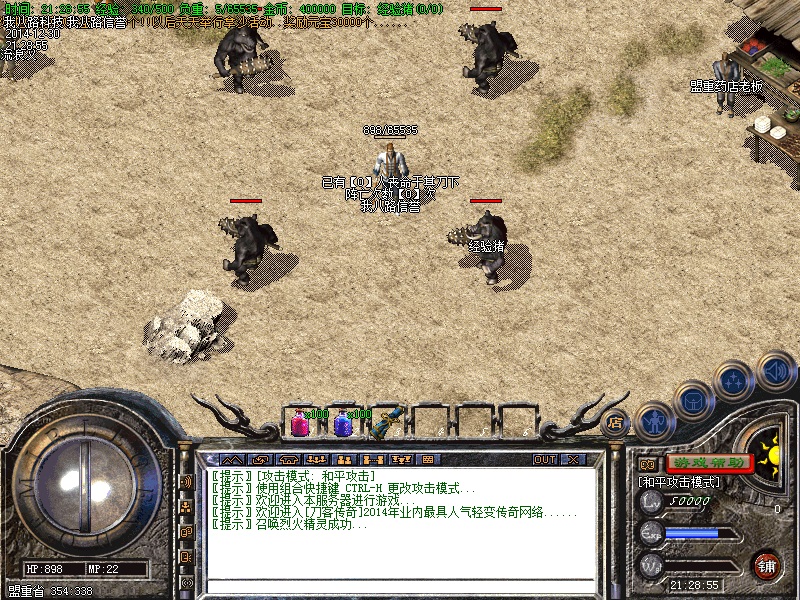Open the 店 shop button

tap(616, 421)
